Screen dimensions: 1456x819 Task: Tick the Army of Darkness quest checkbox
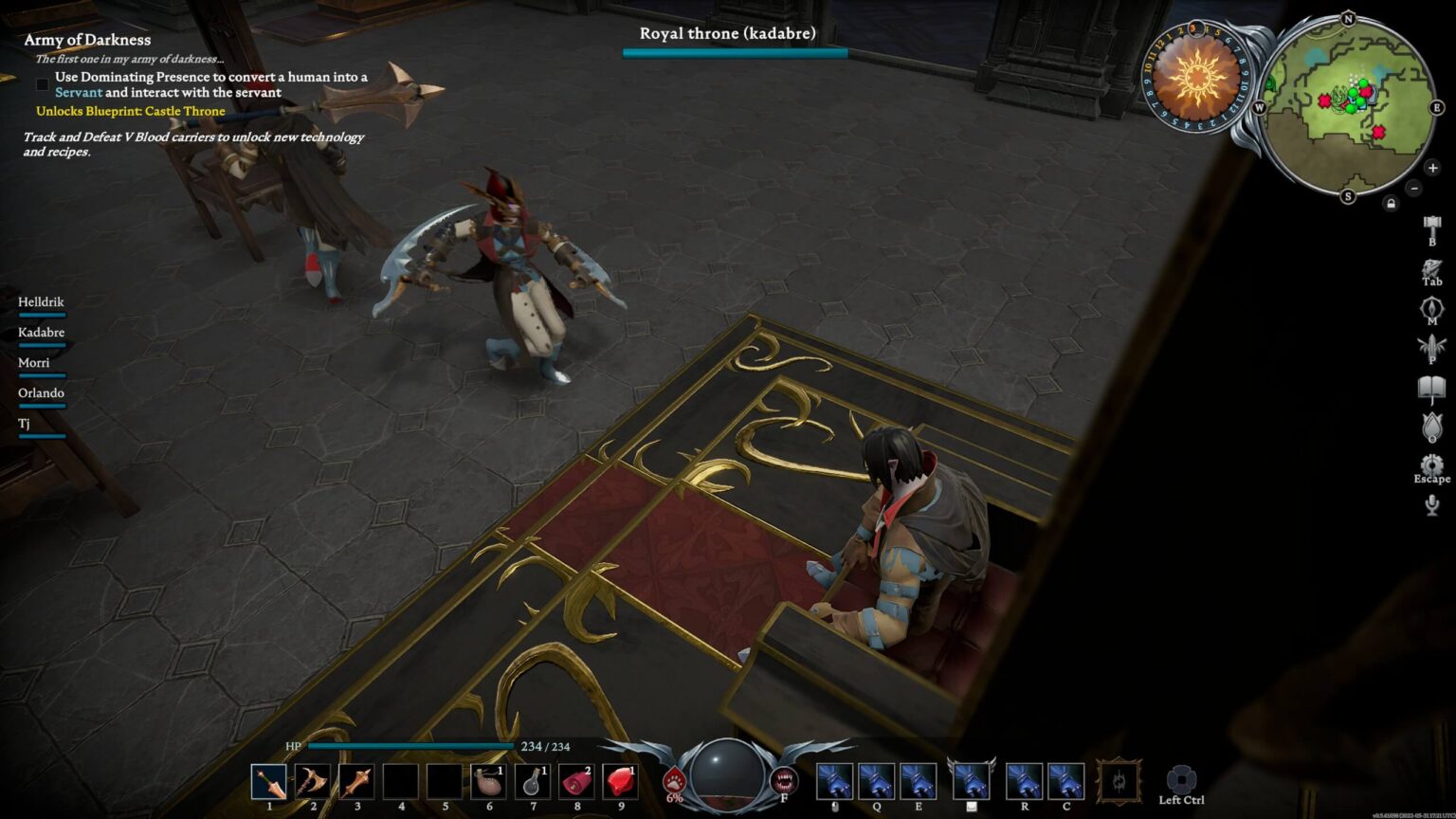click(x=42, y=84)
